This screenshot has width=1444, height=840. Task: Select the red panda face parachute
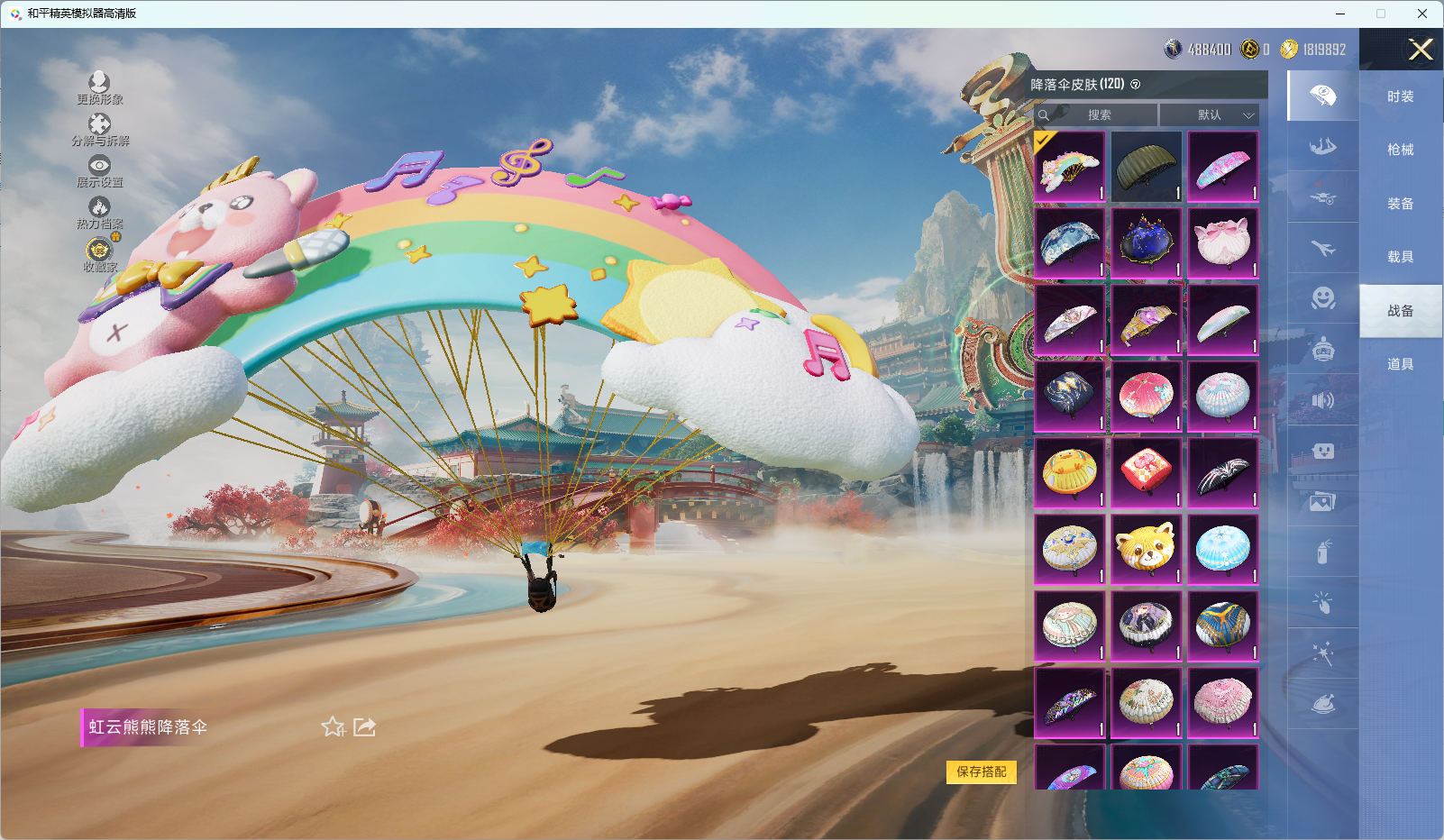pos(1146,549)
